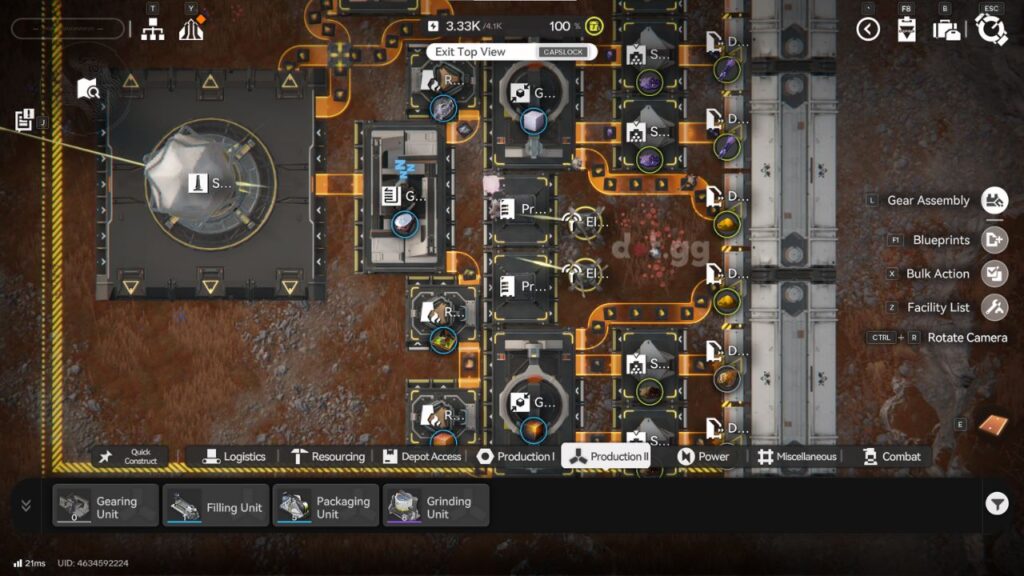Screen dimensions: 1024x576
Task: Choose the Packaging Unit building
Action: tap(326, 506)
